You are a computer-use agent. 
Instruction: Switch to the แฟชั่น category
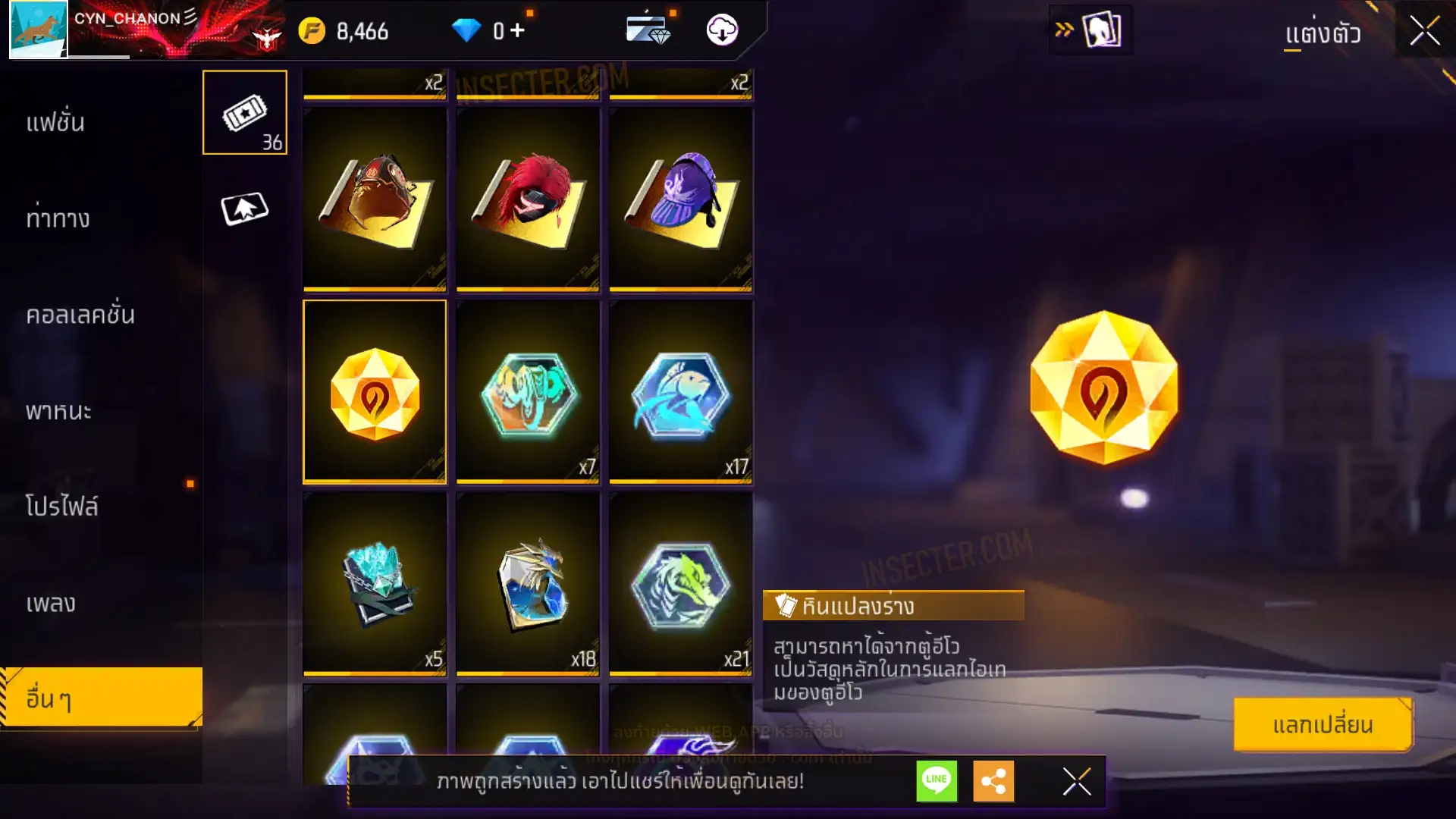[56, 123]
